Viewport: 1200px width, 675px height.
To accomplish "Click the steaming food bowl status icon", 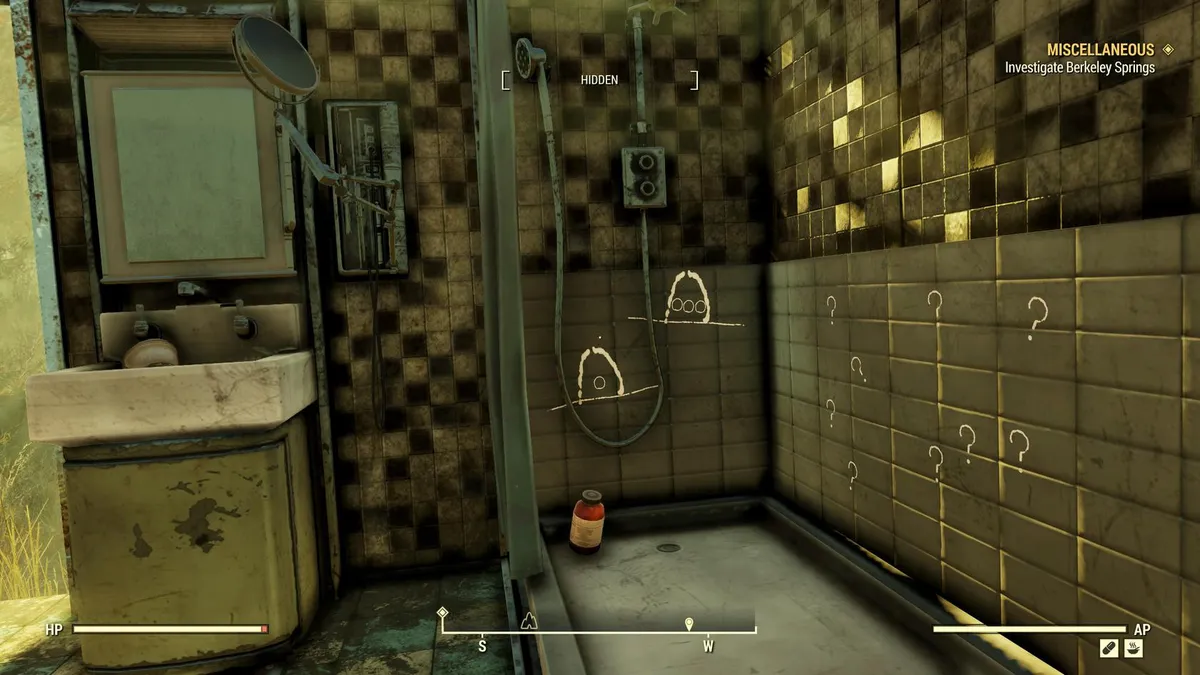I will 1133,649.
